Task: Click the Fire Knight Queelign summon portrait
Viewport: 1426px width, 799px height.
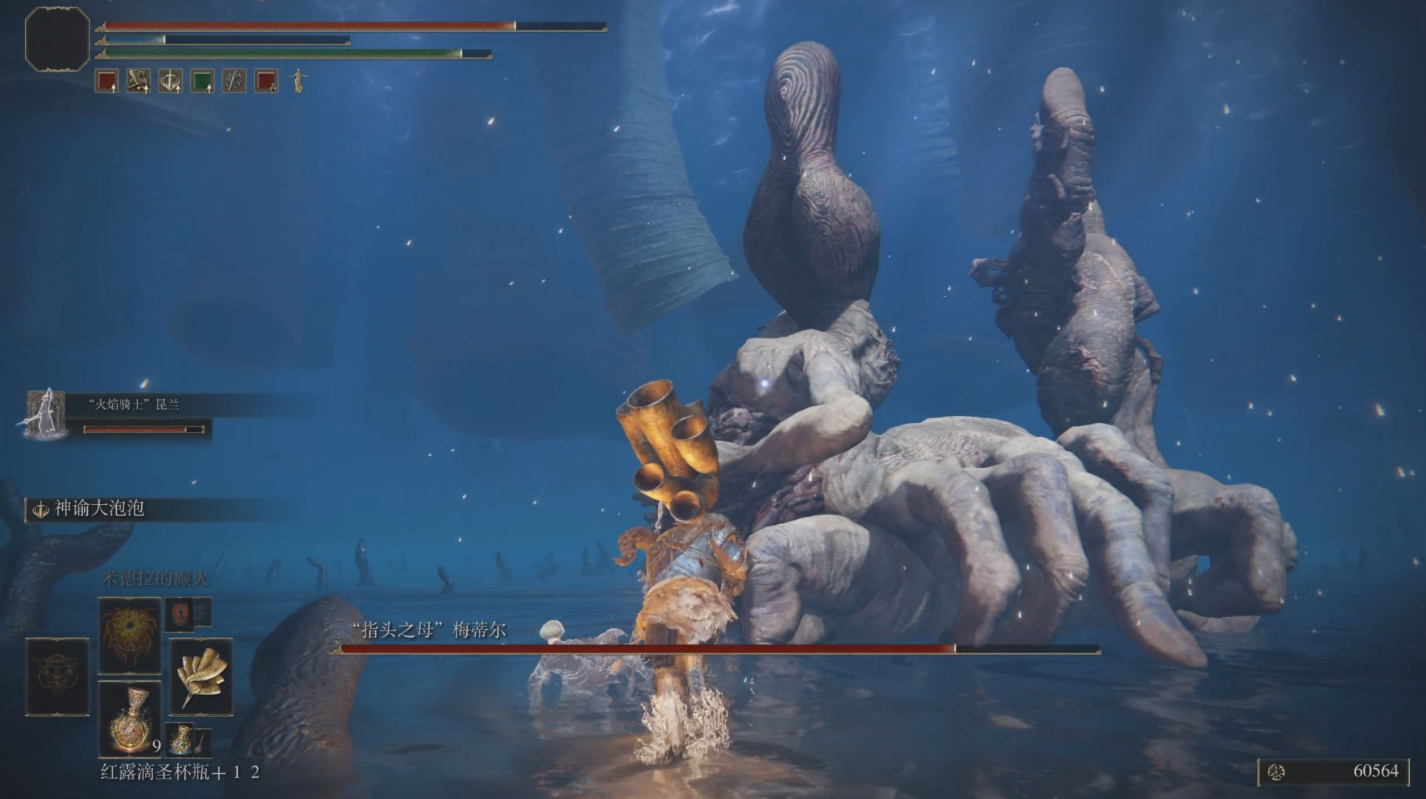Action: pos(45,413)
